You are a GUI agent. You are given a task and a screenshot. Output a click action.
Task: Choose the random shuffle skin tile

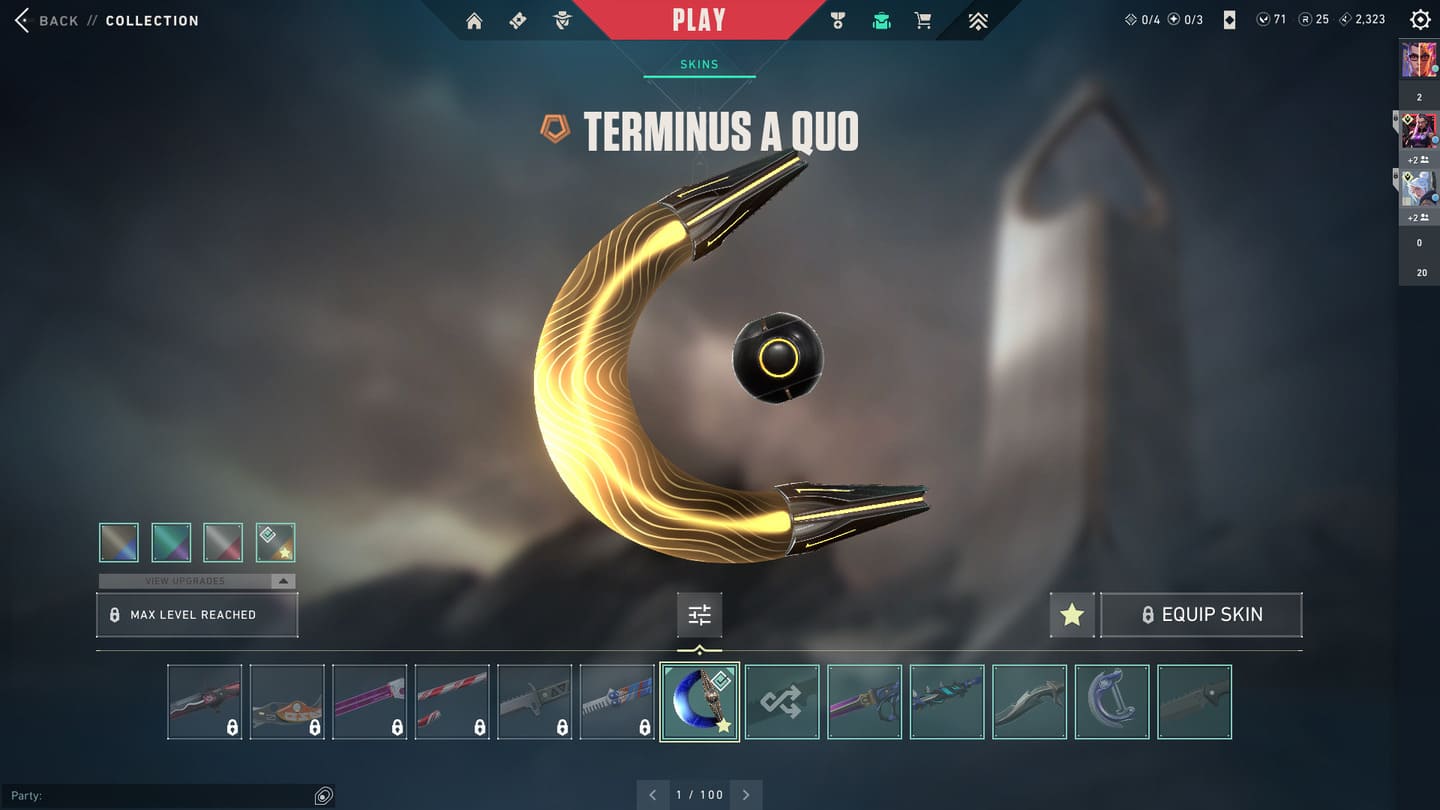[x=782, y=702]
